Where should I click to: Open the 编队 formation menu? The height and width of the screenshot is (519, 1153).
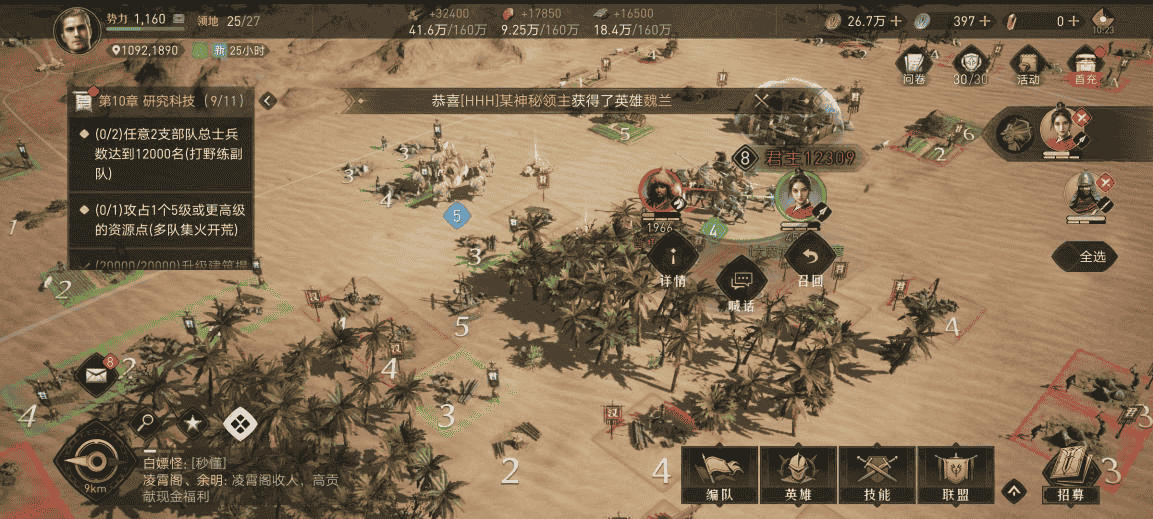pos(719,473)
